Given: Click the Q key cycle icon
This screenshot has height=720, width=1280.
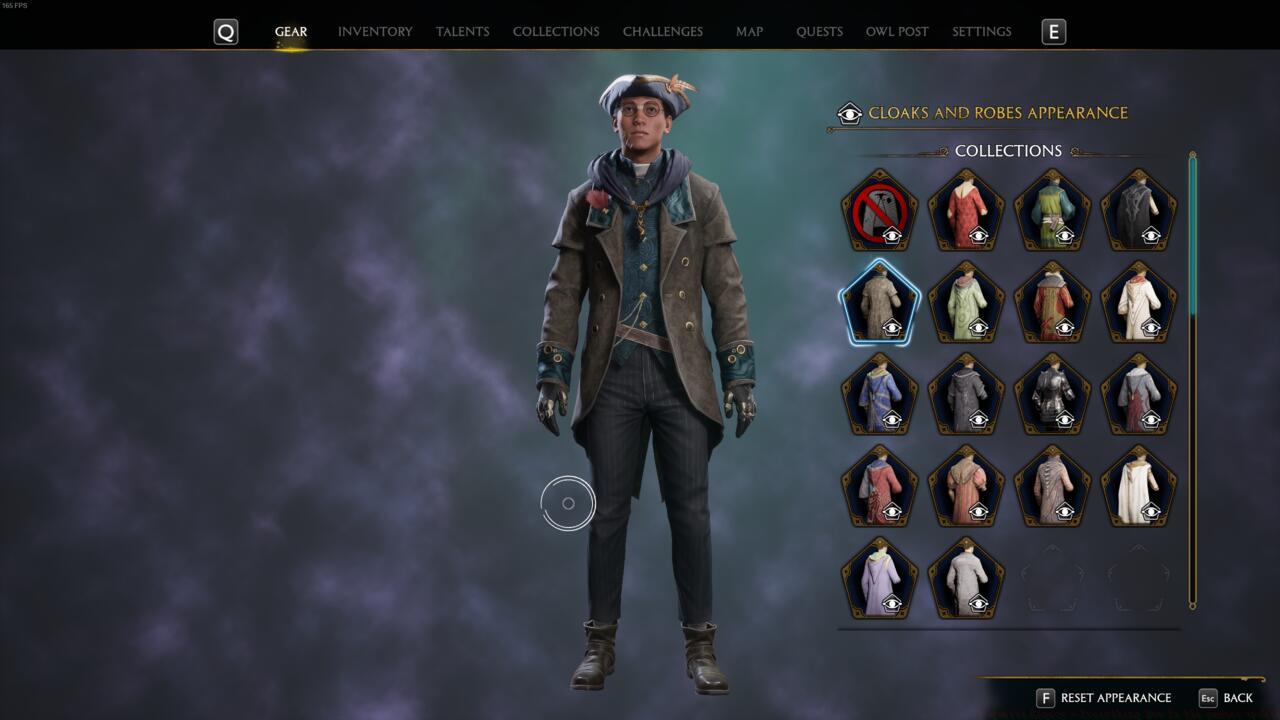Looking at the screenshot, I should (x=225, y=31).
